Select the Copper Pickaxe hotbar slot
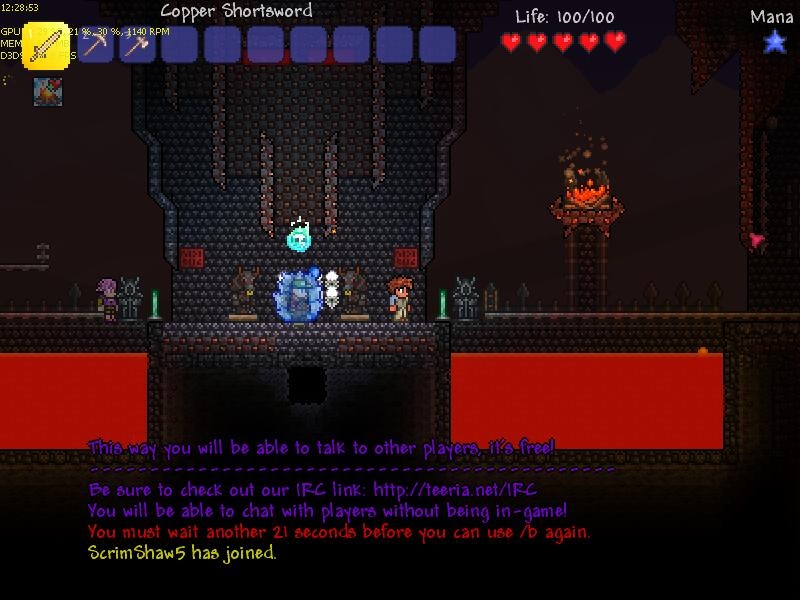Viewport: 800px width, 600px height. [96, 45]
